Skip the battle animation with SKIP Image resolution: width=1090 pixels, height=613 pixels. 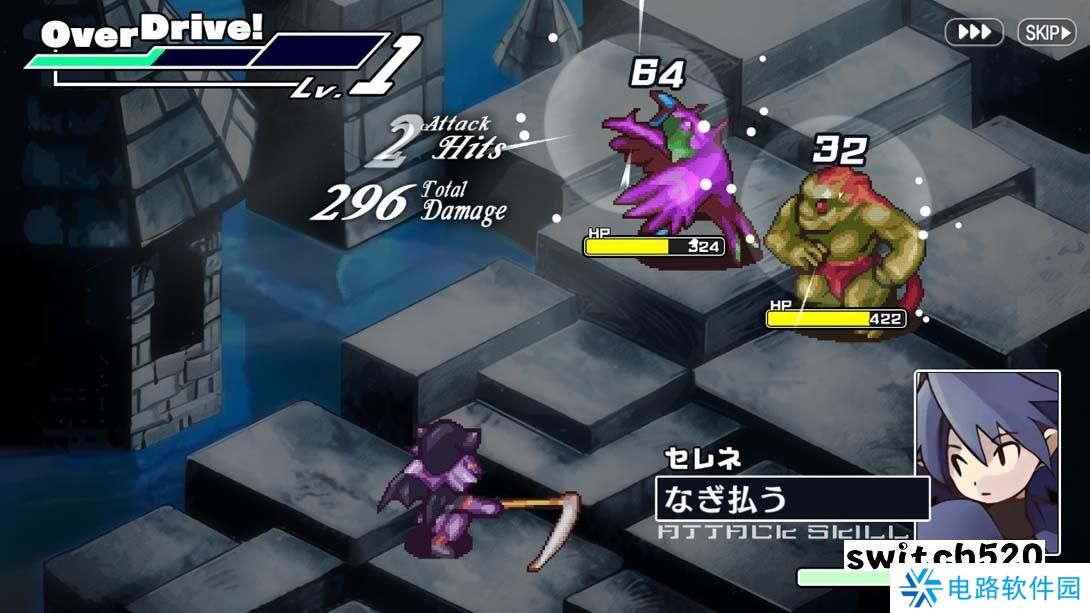[1046, 33]
